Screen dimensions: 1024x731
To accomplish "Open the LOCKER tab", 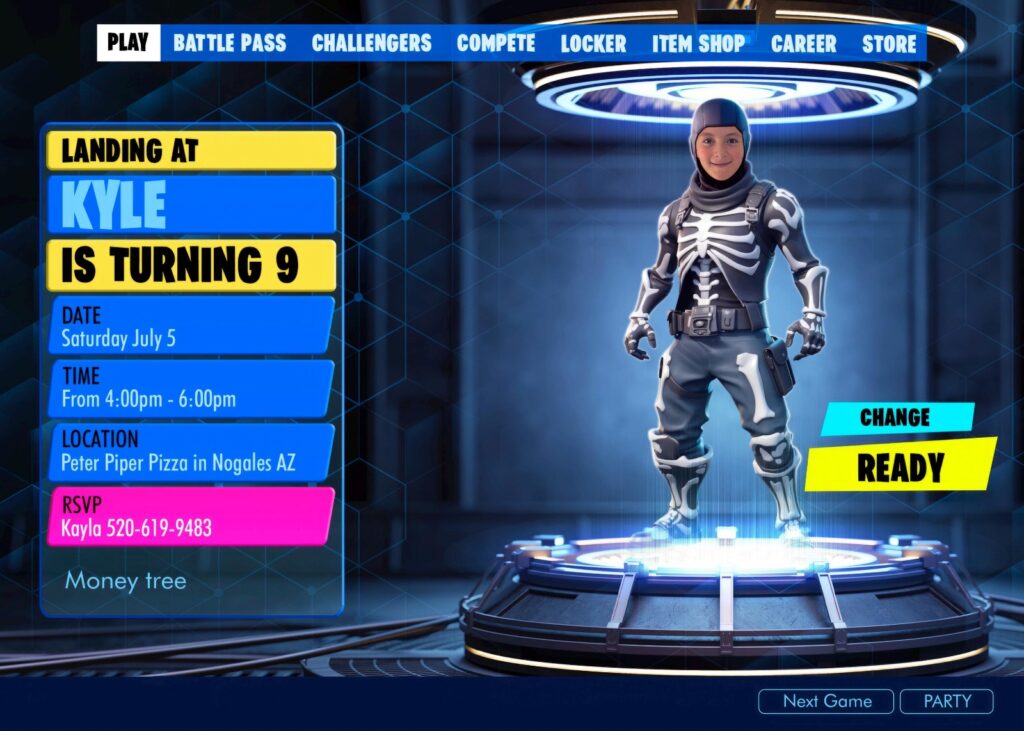I will [x=593, y=43].
